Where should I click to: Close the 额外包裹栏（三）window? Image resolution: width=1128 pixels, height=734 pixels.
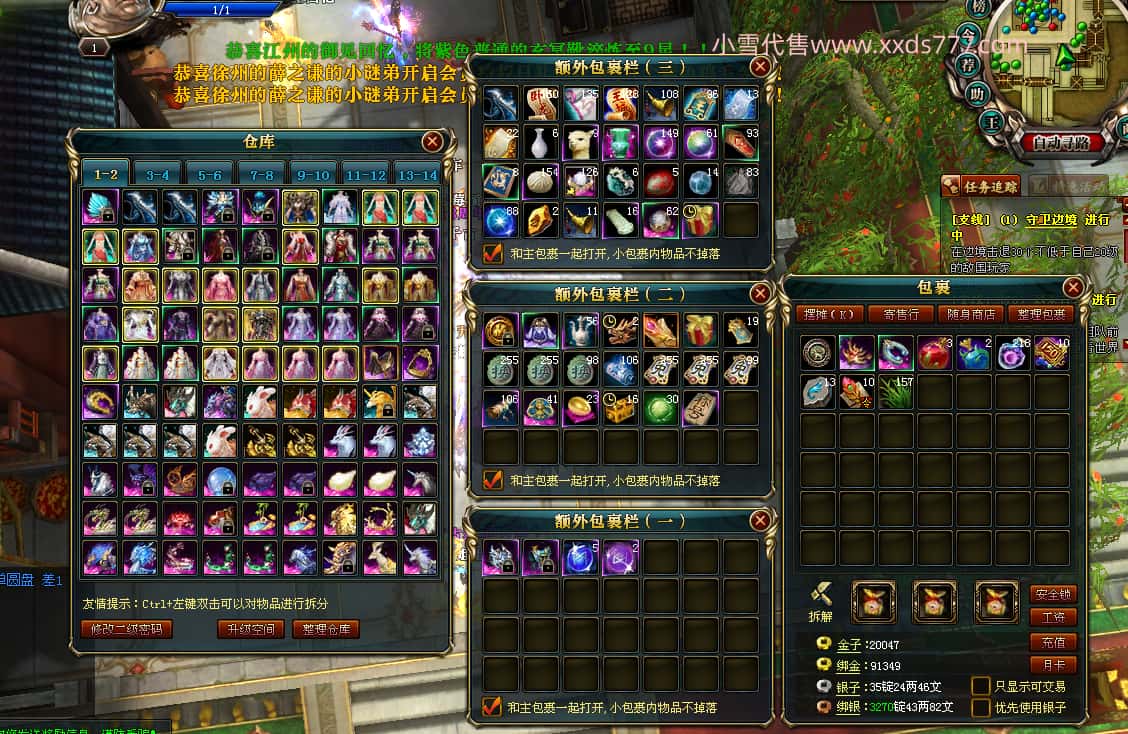[x=760, y=67]
